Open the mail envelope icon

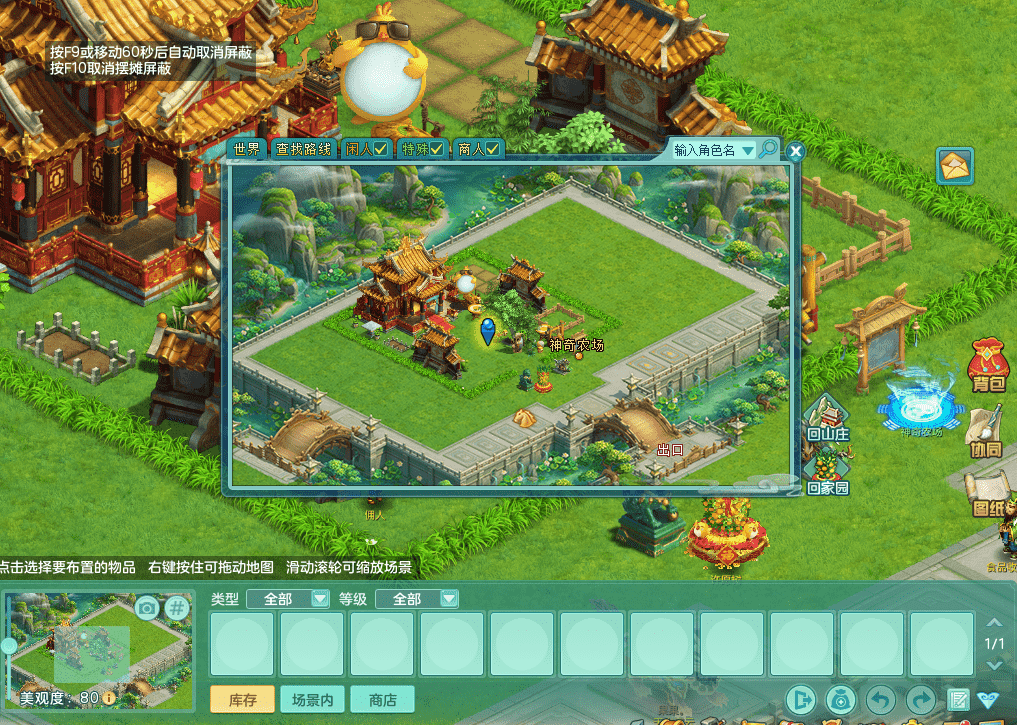click(x=955, y=166)
